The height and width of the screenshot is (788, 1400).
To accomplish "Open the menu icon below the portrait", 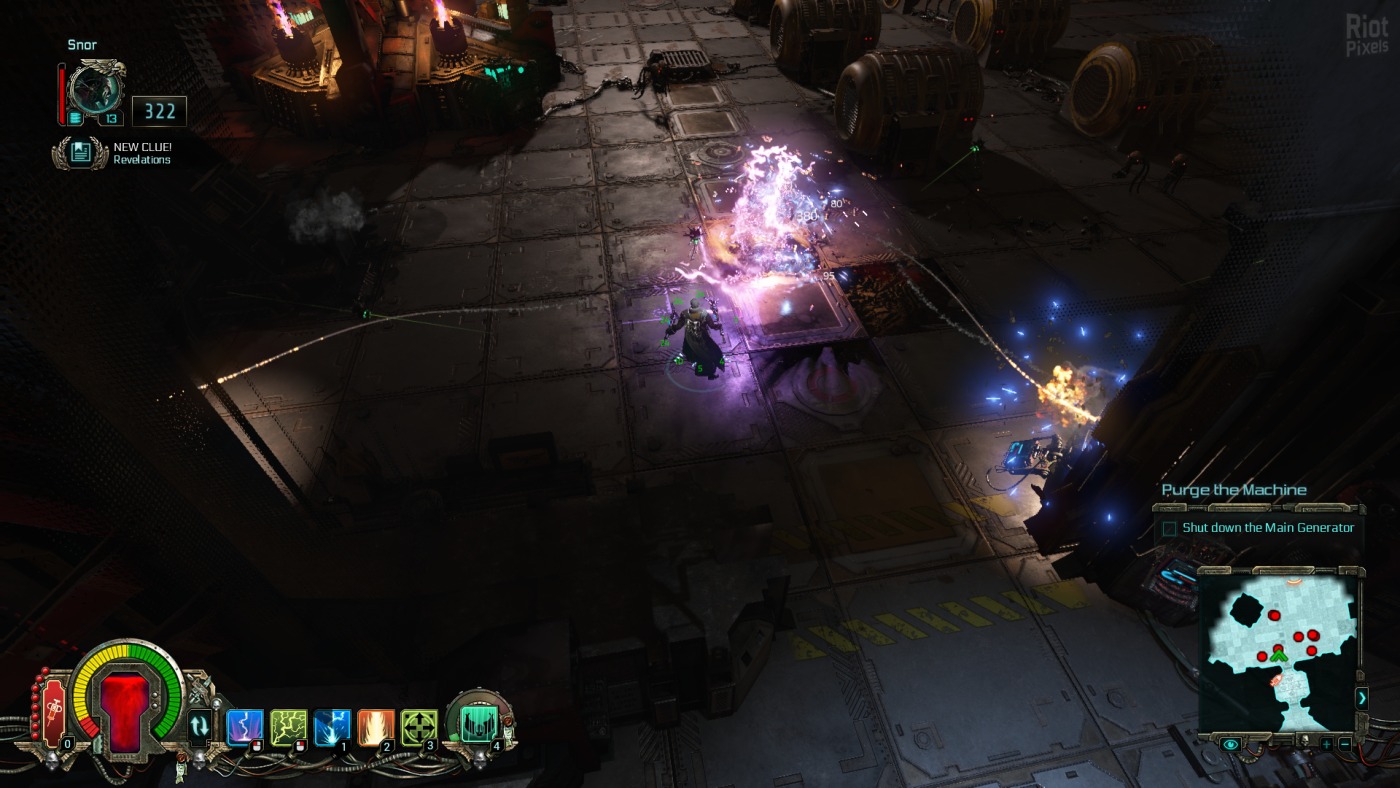I will coord(75,119).
